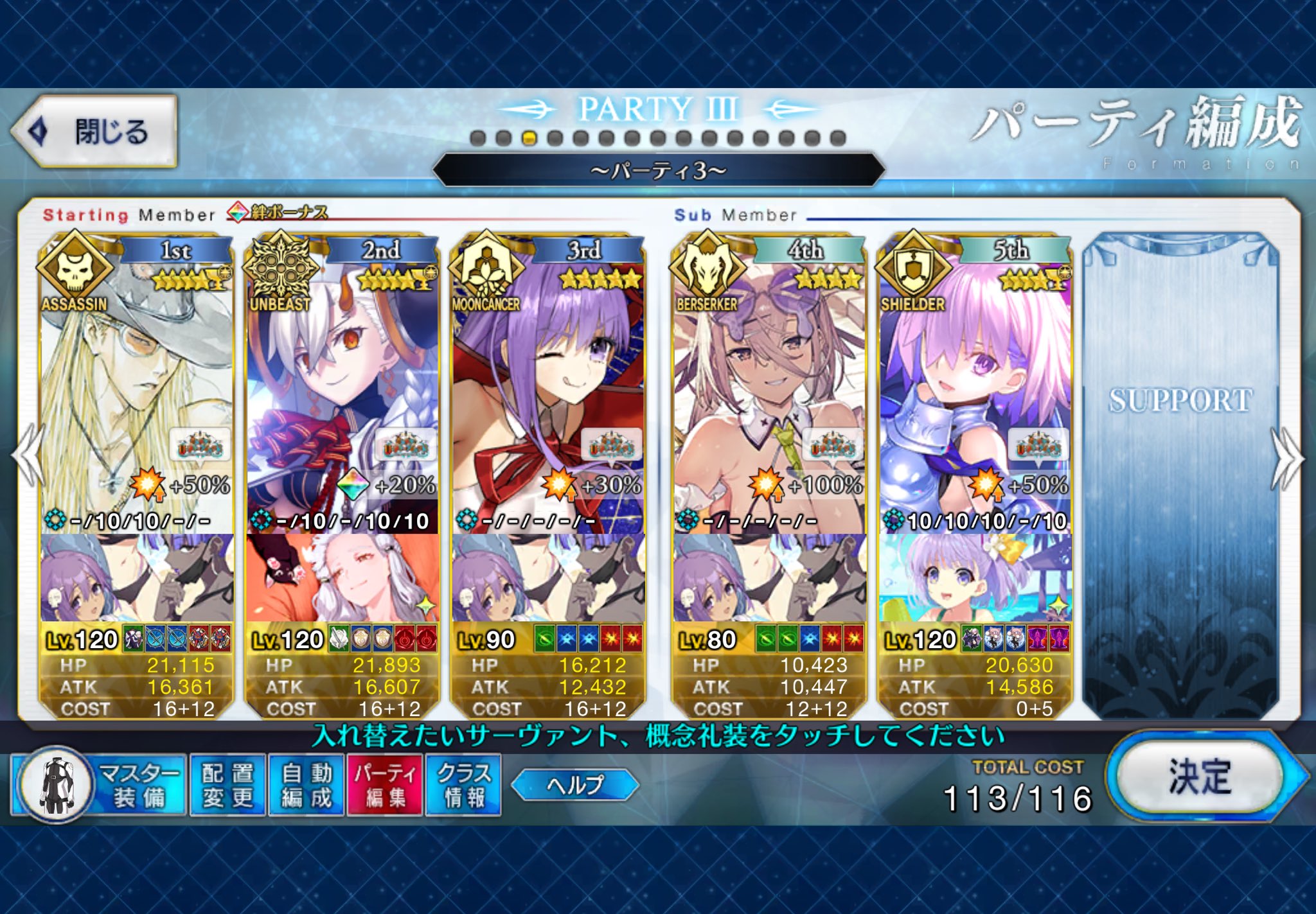Open パーティ編集 party edit
This screenshot has width=1316, height=914.
tap(385, 785)
